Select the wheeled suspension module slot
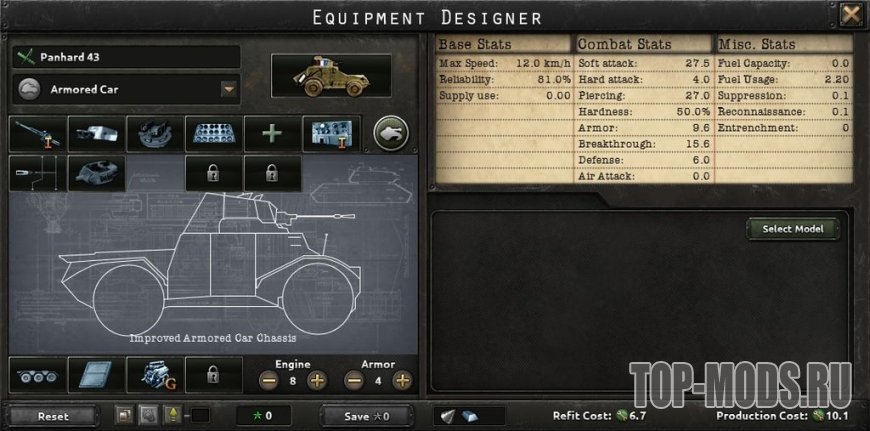 click(37, 376)
